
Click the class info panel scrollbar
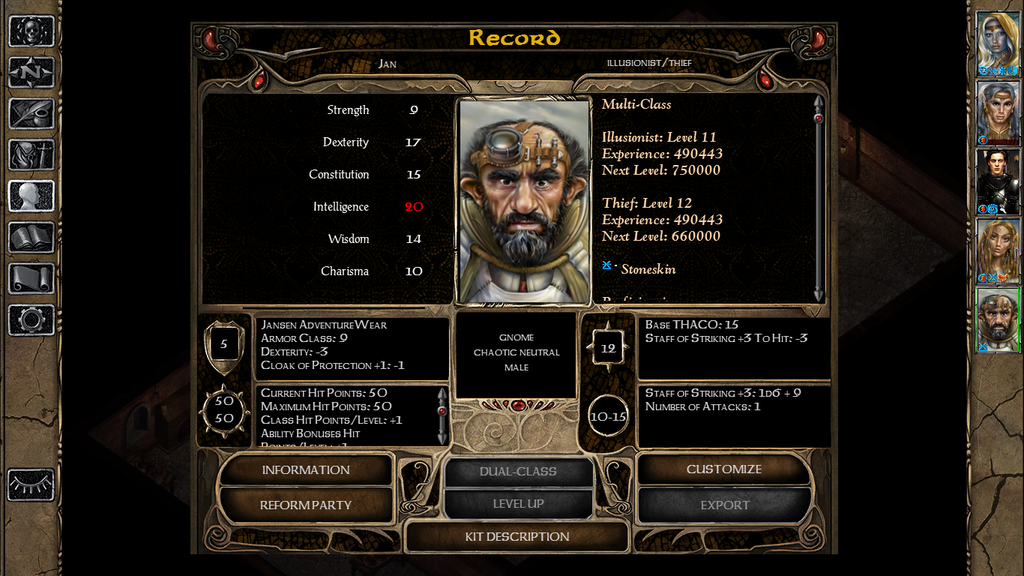point(819,200)
